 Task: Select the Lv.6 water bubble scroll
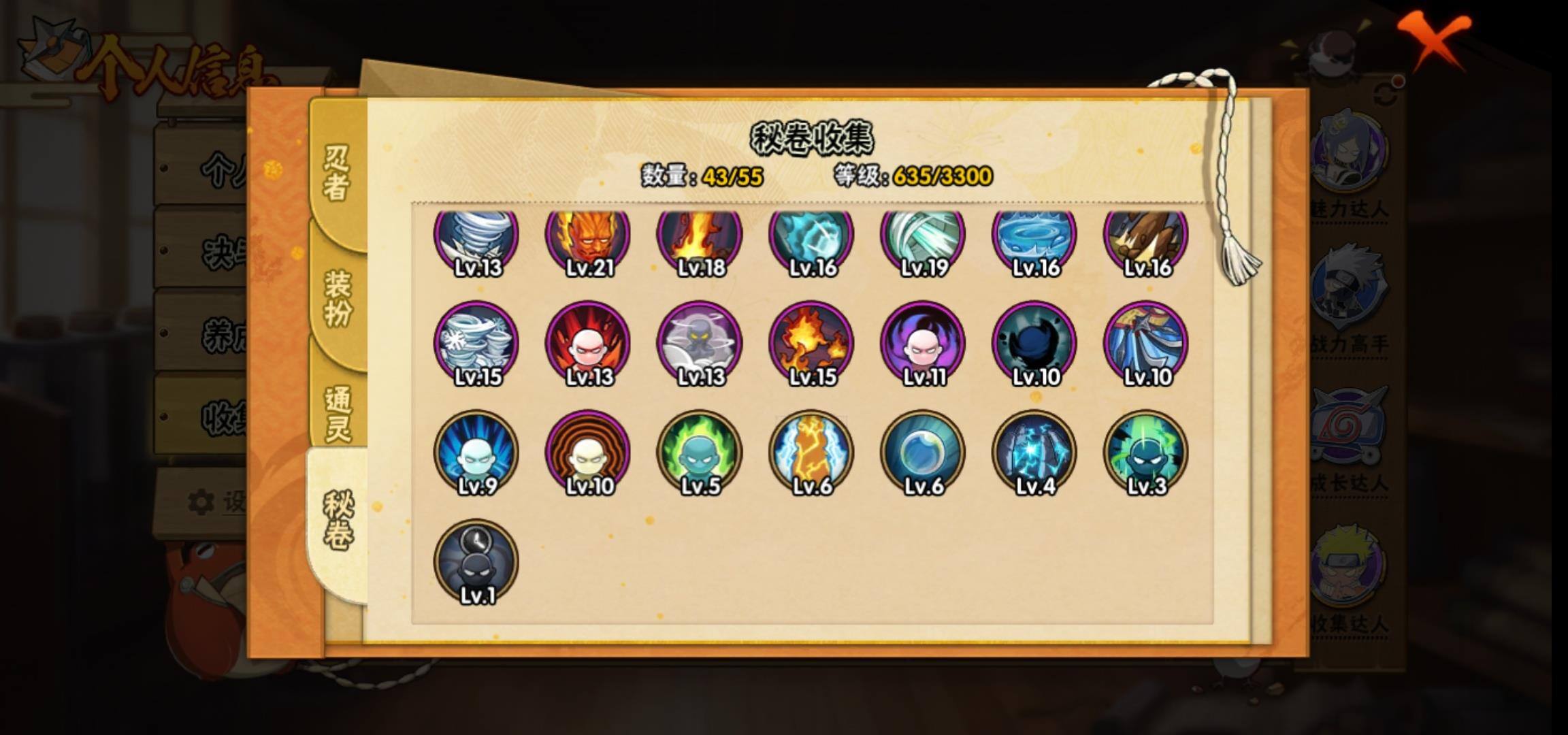(x=923, y=453)
